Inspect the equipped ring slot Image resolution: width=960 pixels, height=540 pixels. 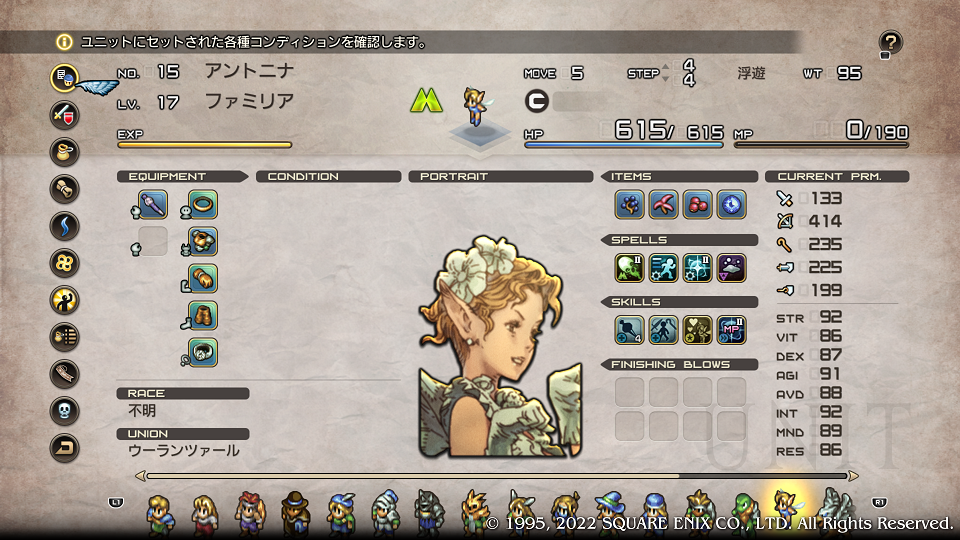point(203,205)
